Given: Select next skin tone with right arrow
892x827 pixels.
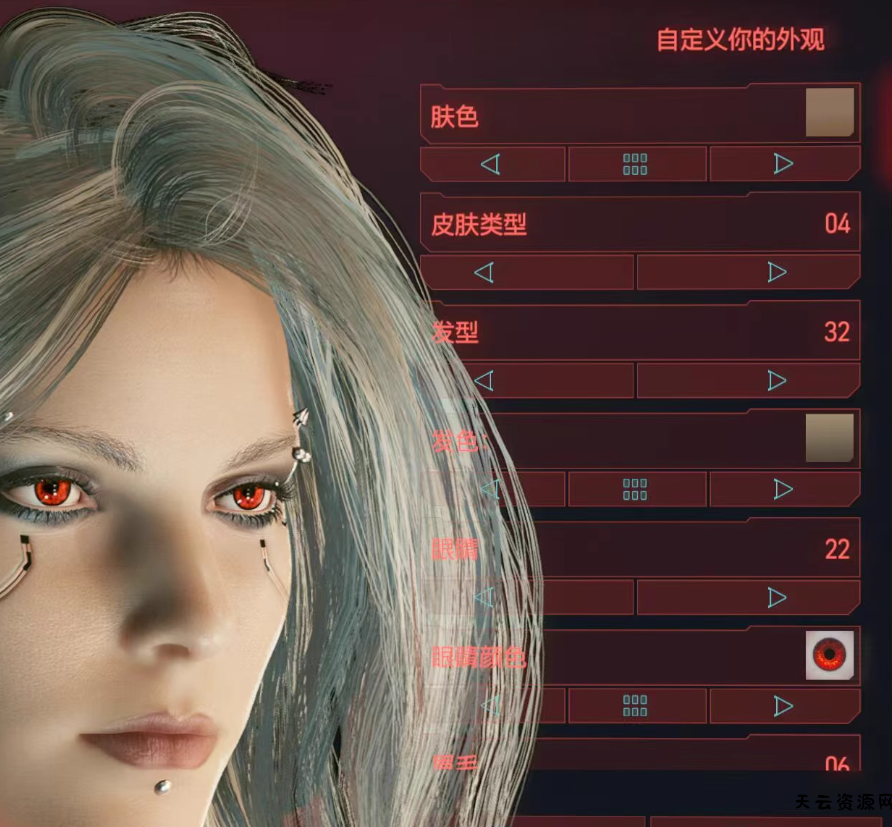Looking at the screenshot, I should point(784,164).
